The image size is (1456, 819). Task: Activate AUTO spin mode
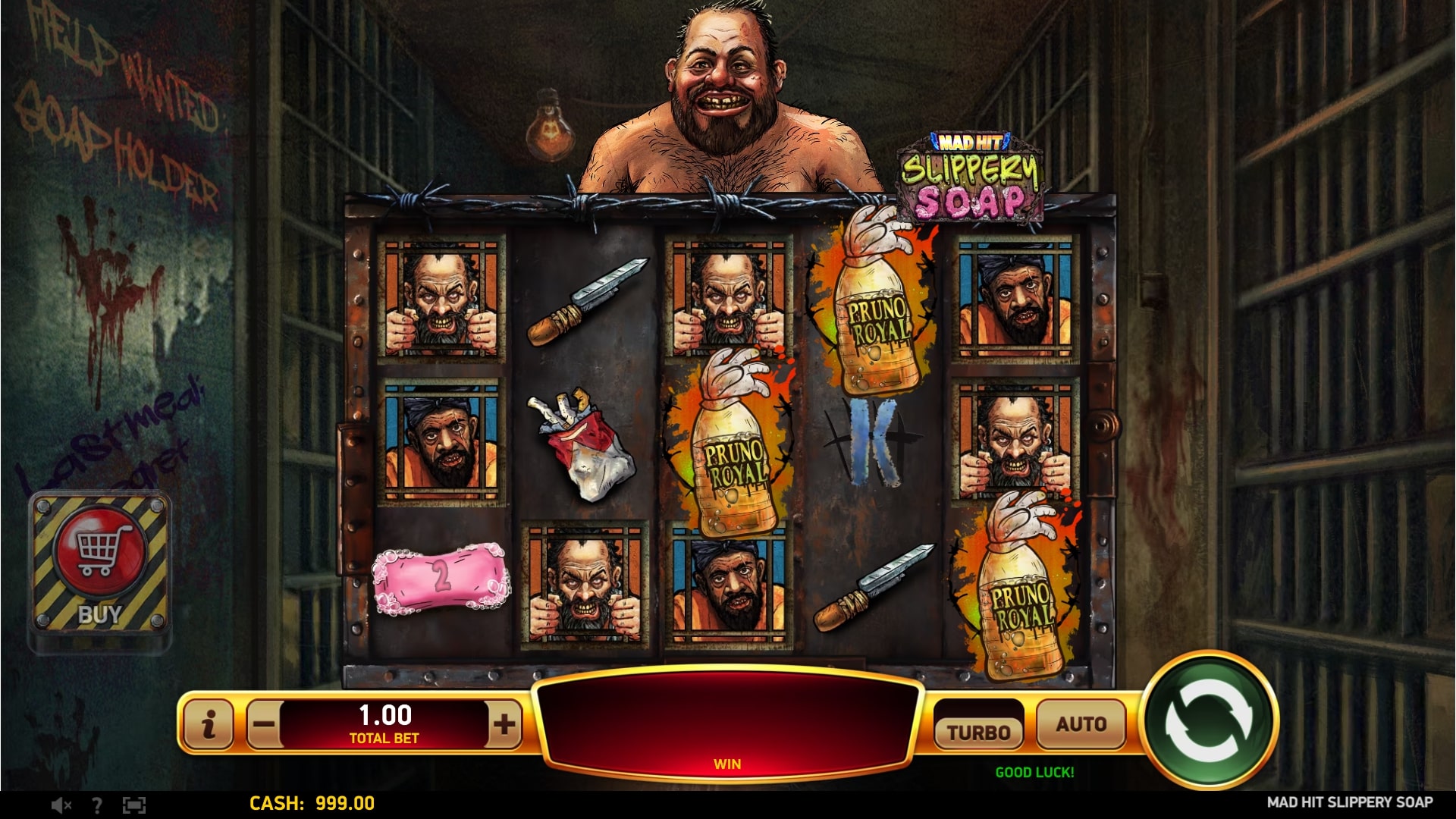1081,723
